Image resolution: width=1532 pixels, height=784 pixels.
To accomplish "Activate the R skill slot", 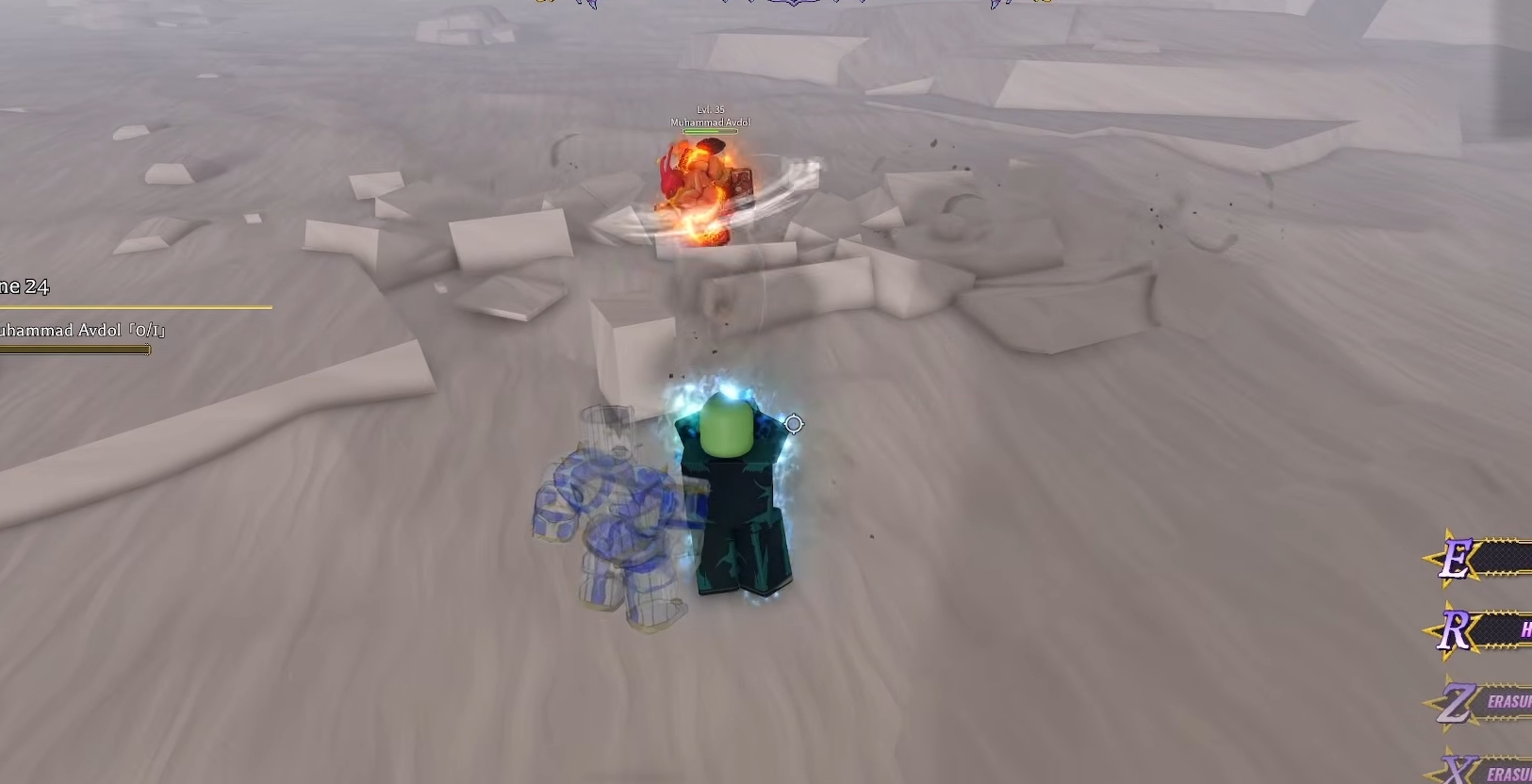I will [1504, 627].
